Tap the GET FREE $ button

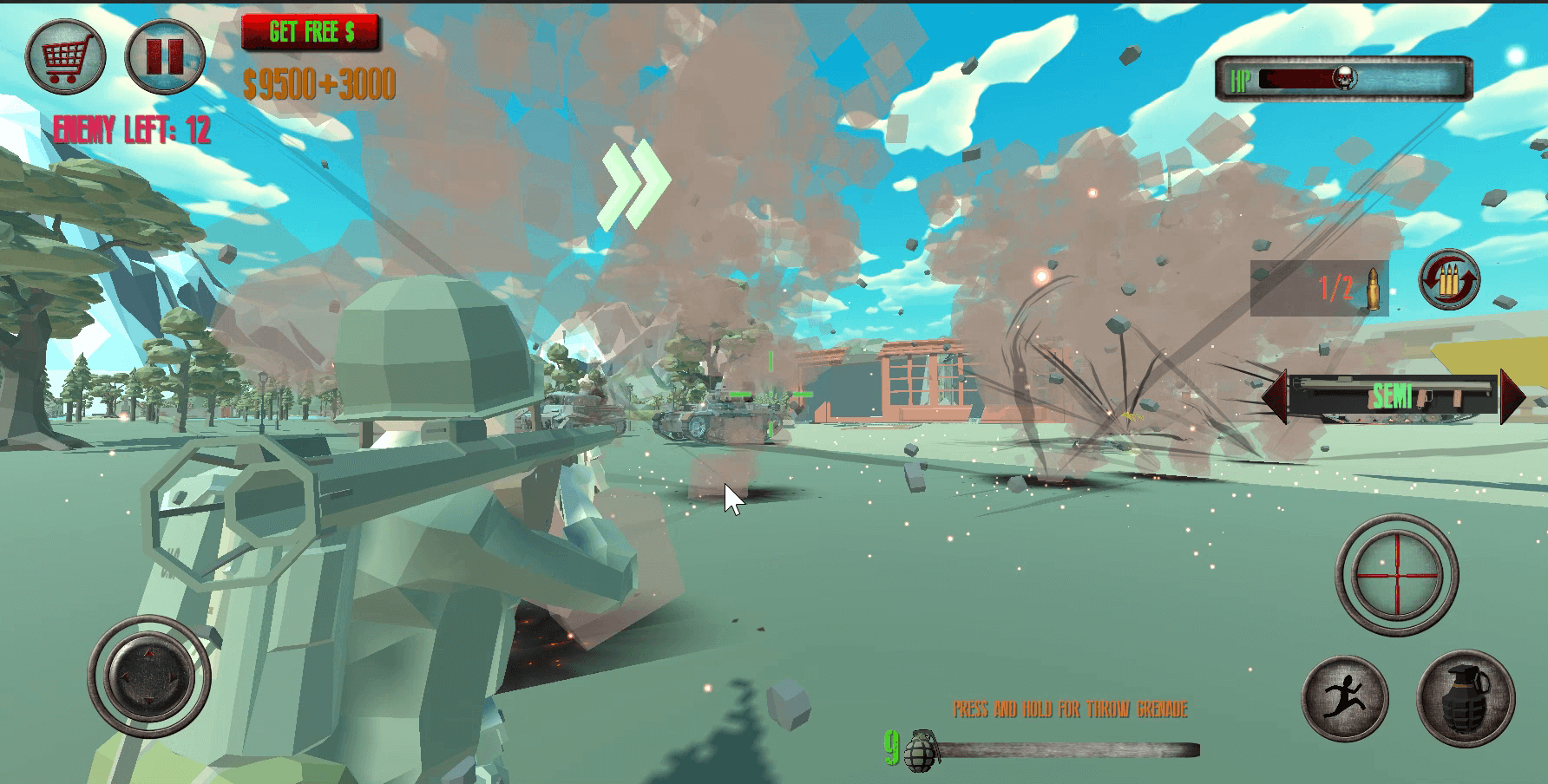click(311, 32)
